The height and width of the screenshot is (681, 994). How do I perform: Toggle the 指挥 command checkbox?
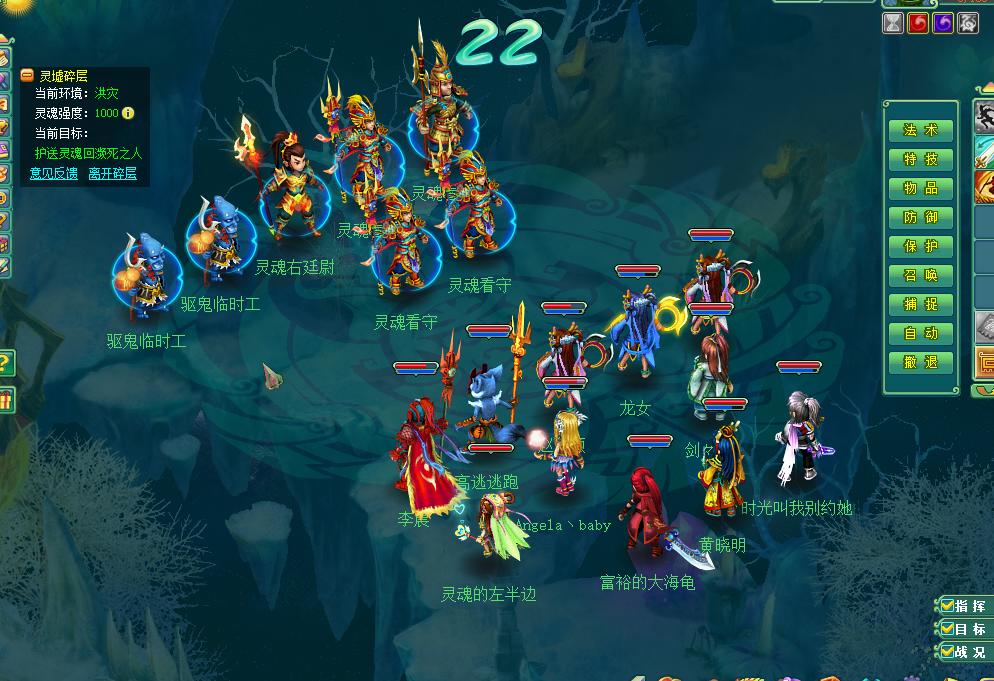point(946,605)
